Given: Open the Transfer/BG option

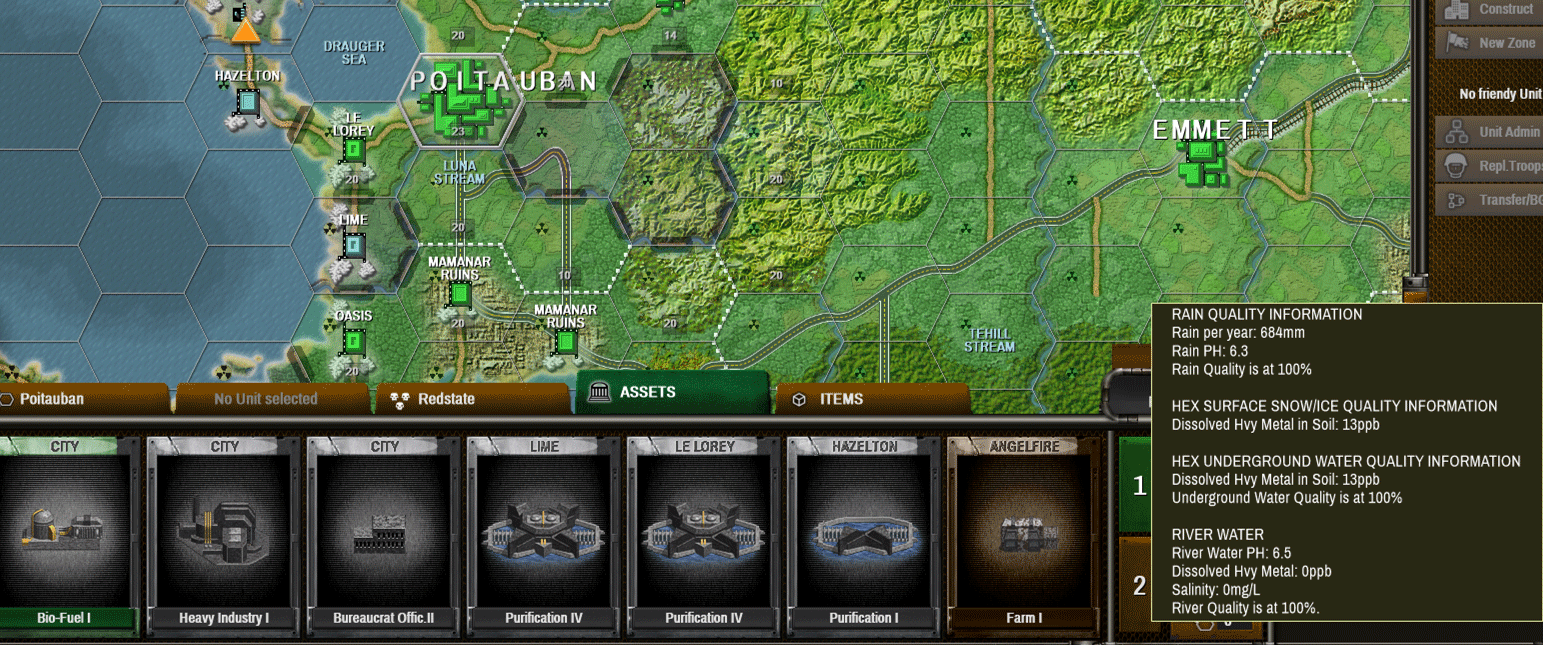Looking at the screenshot, I should 1488,200.
